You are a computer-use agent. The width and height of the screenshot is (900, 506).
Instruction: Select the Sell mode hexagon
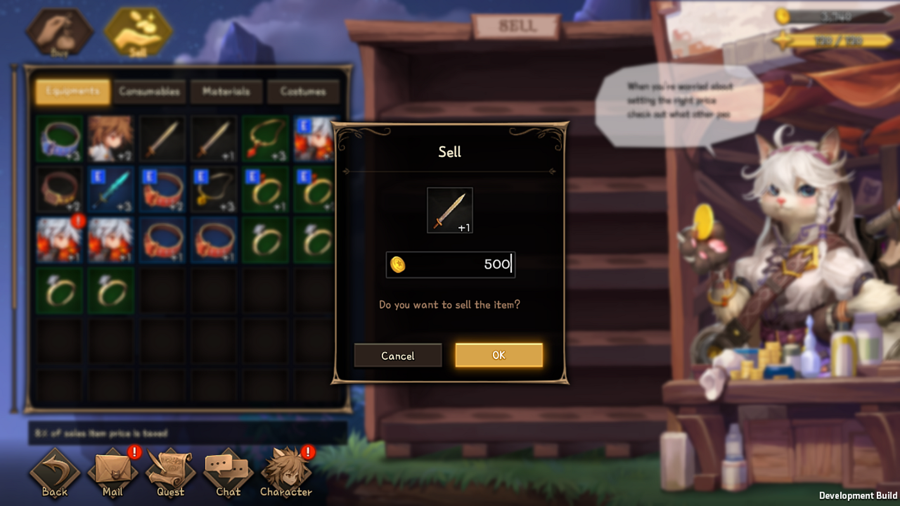pyautogui.click(x=137, y=32)
